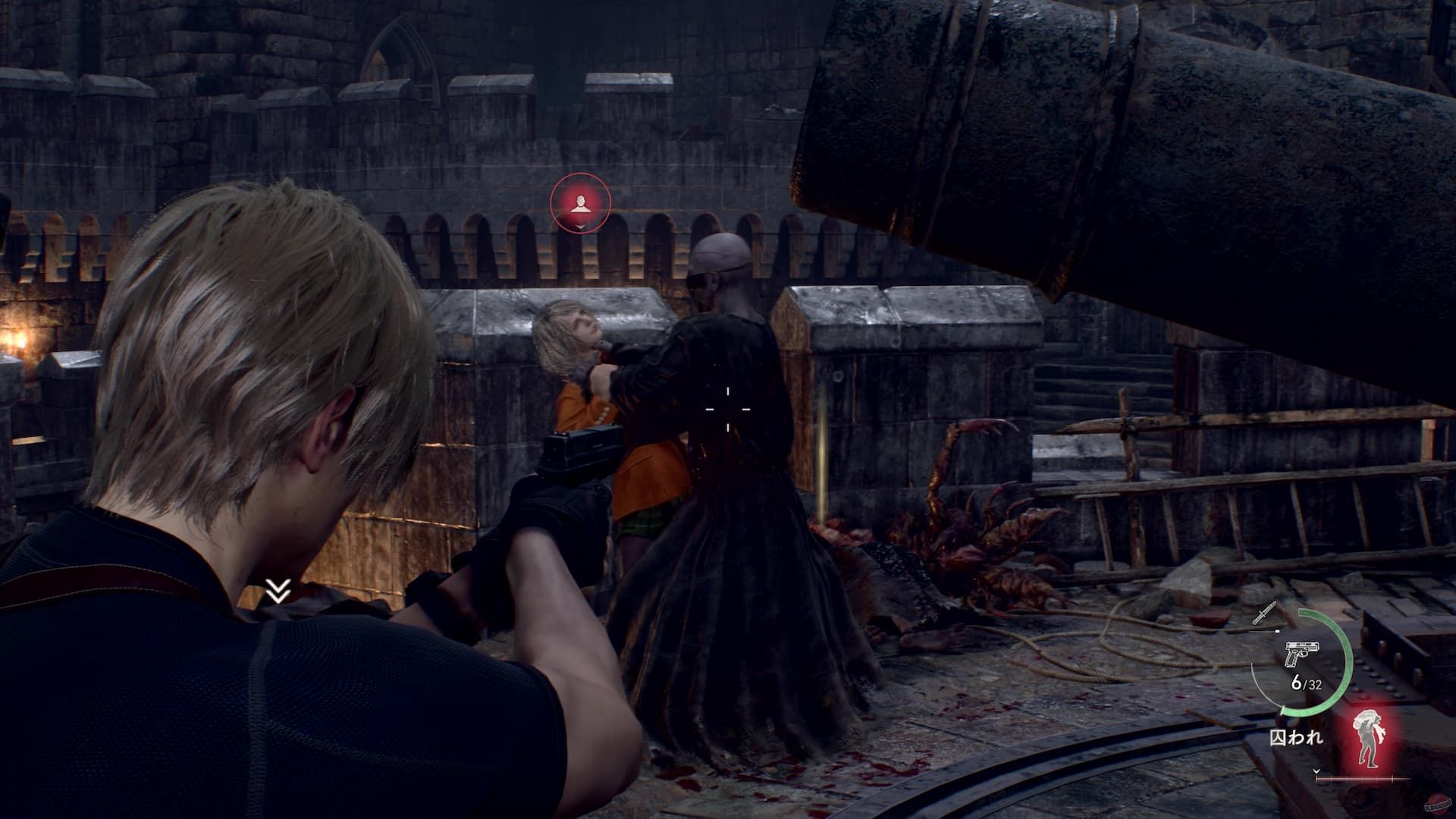Click the ammo readout area of the HUD
The width and height of the screenshot is (1456, 819).
click(1306, 683)
